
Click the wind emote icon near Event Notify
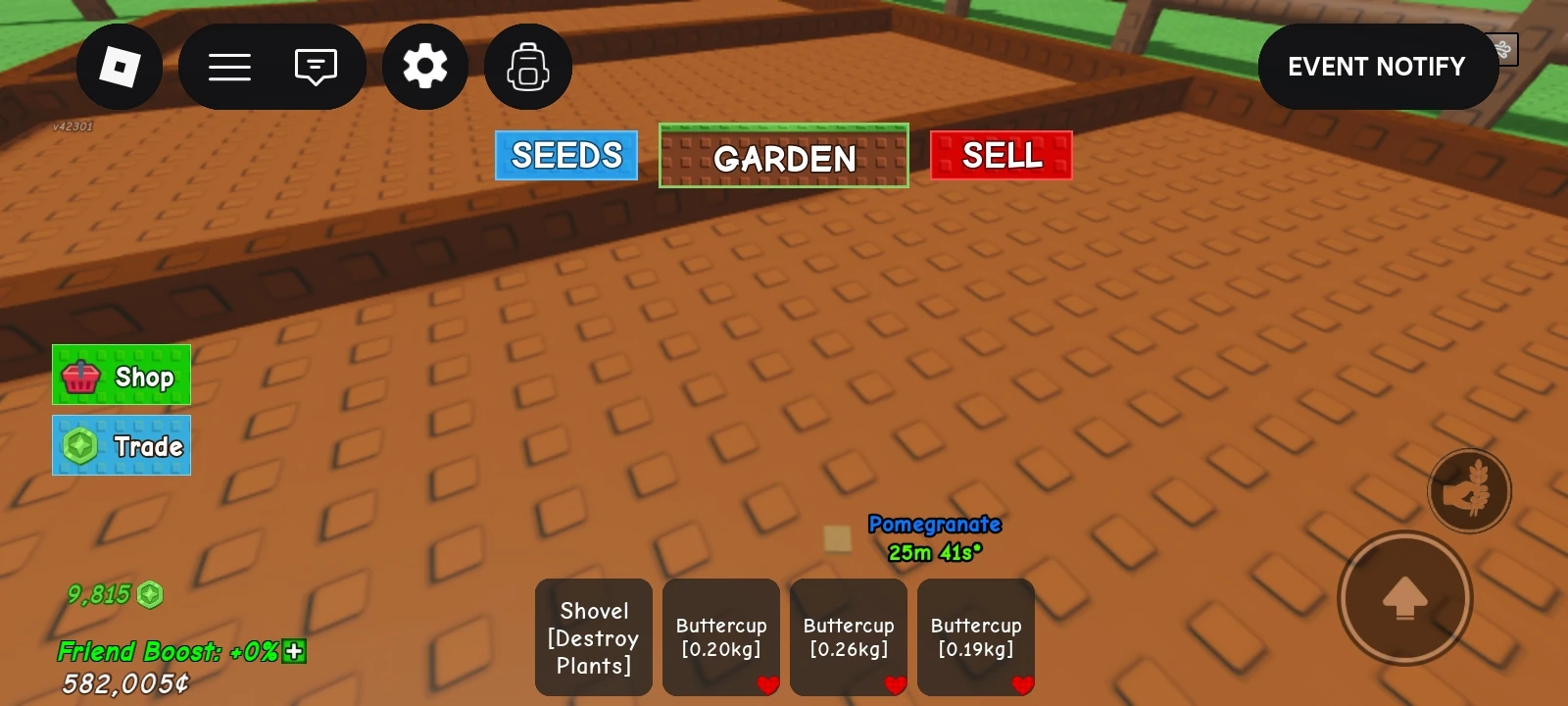(1502, 47)
